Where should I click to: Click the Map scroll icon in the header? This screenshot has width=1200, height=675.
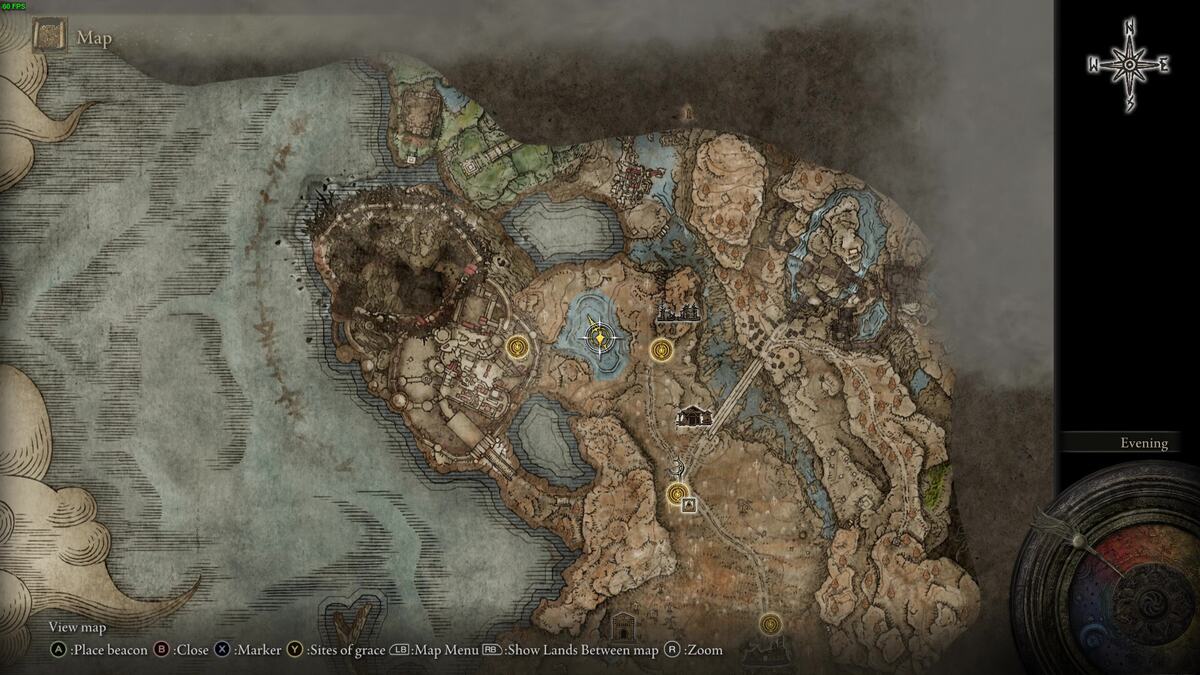coord(49,37)
